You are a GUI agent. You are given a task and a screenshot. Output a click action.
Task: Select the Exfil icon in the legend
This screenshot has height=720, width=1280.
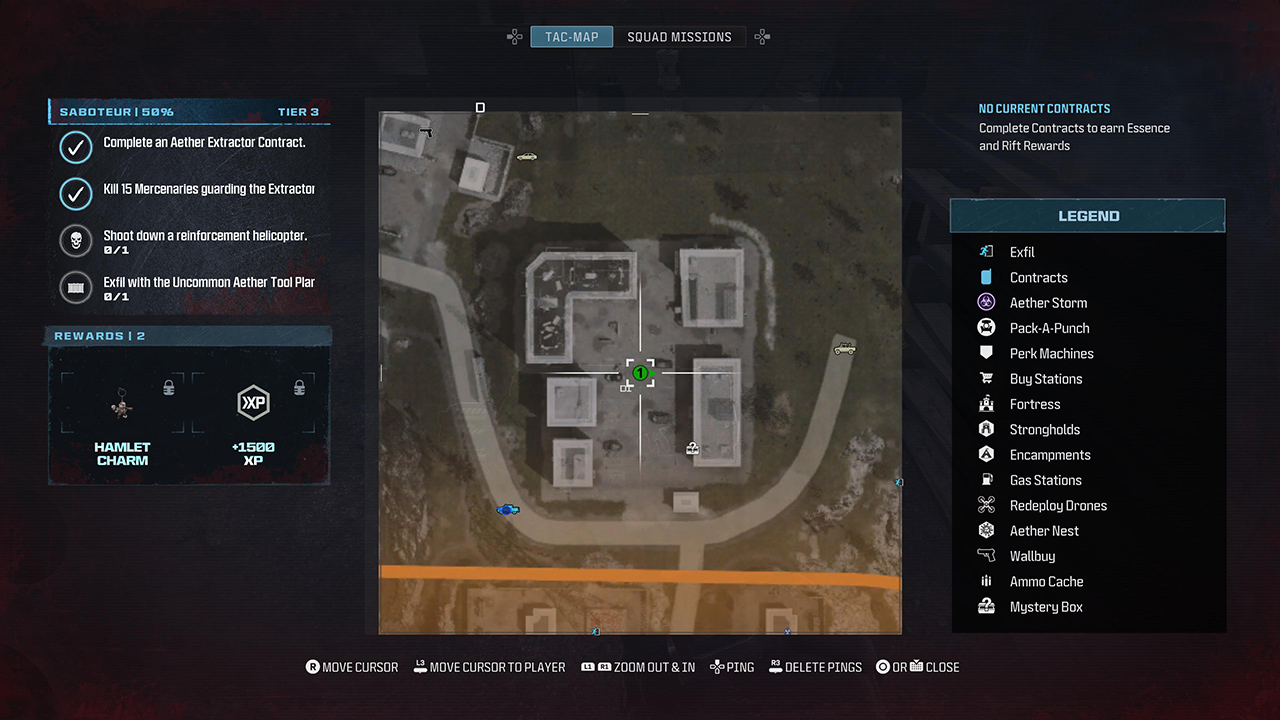(x=988, y=252)
